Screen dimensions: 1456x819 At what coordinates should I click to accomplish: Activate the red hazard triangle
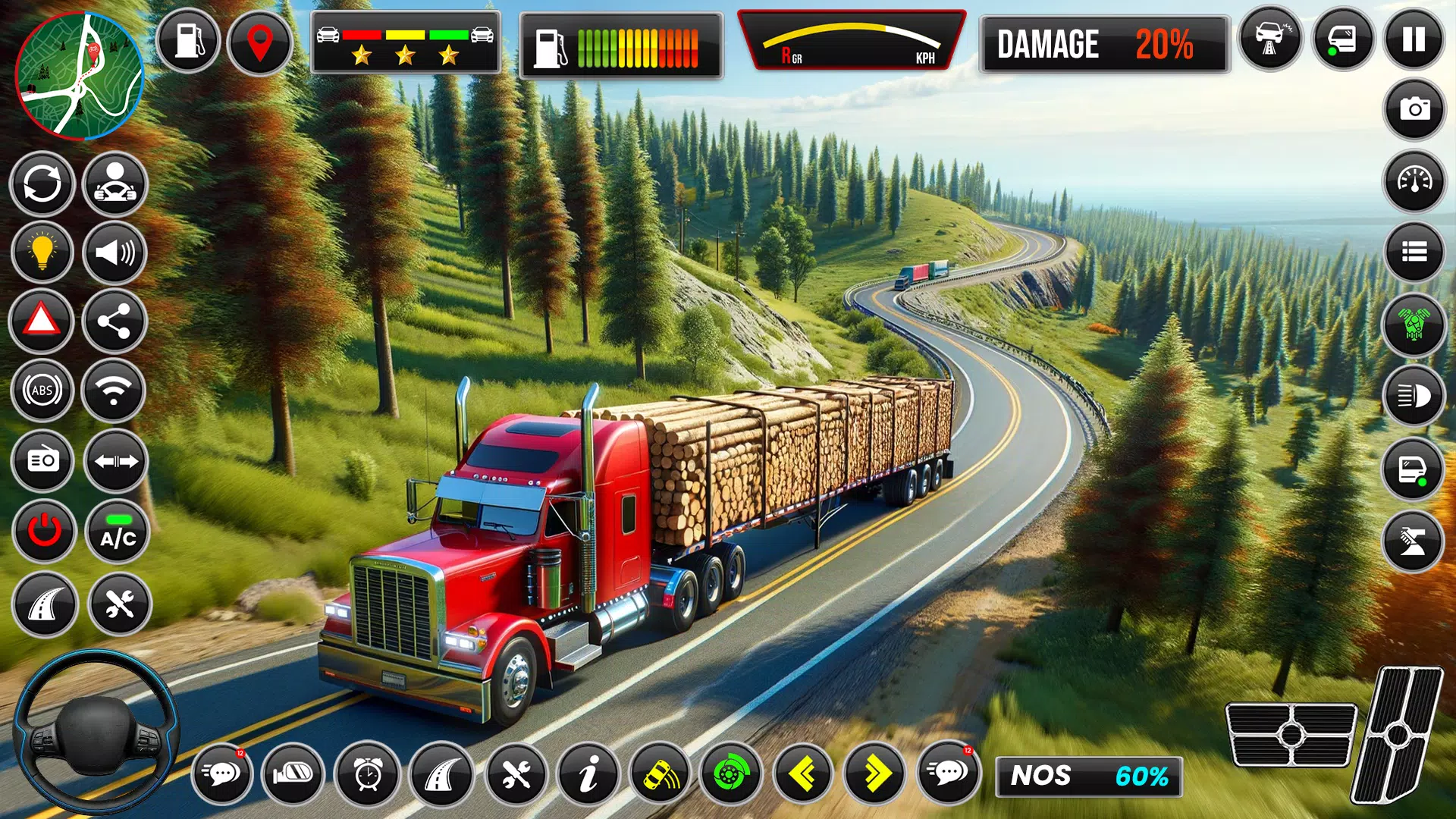42,321
